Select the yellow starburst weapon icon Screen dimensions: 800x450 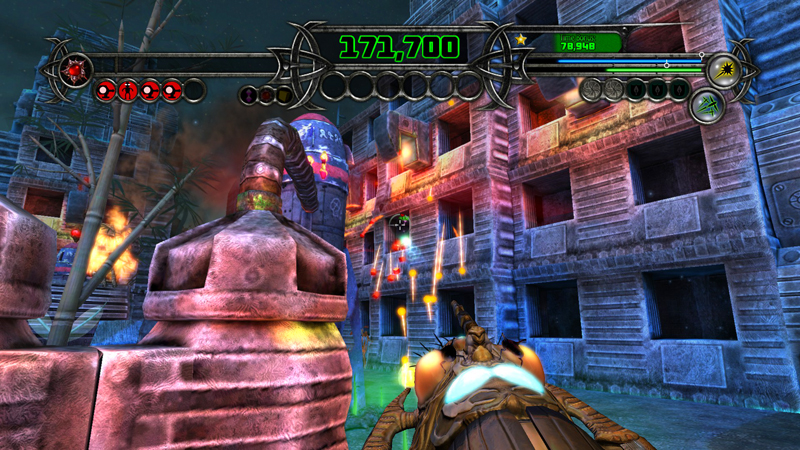click(721, 70)
